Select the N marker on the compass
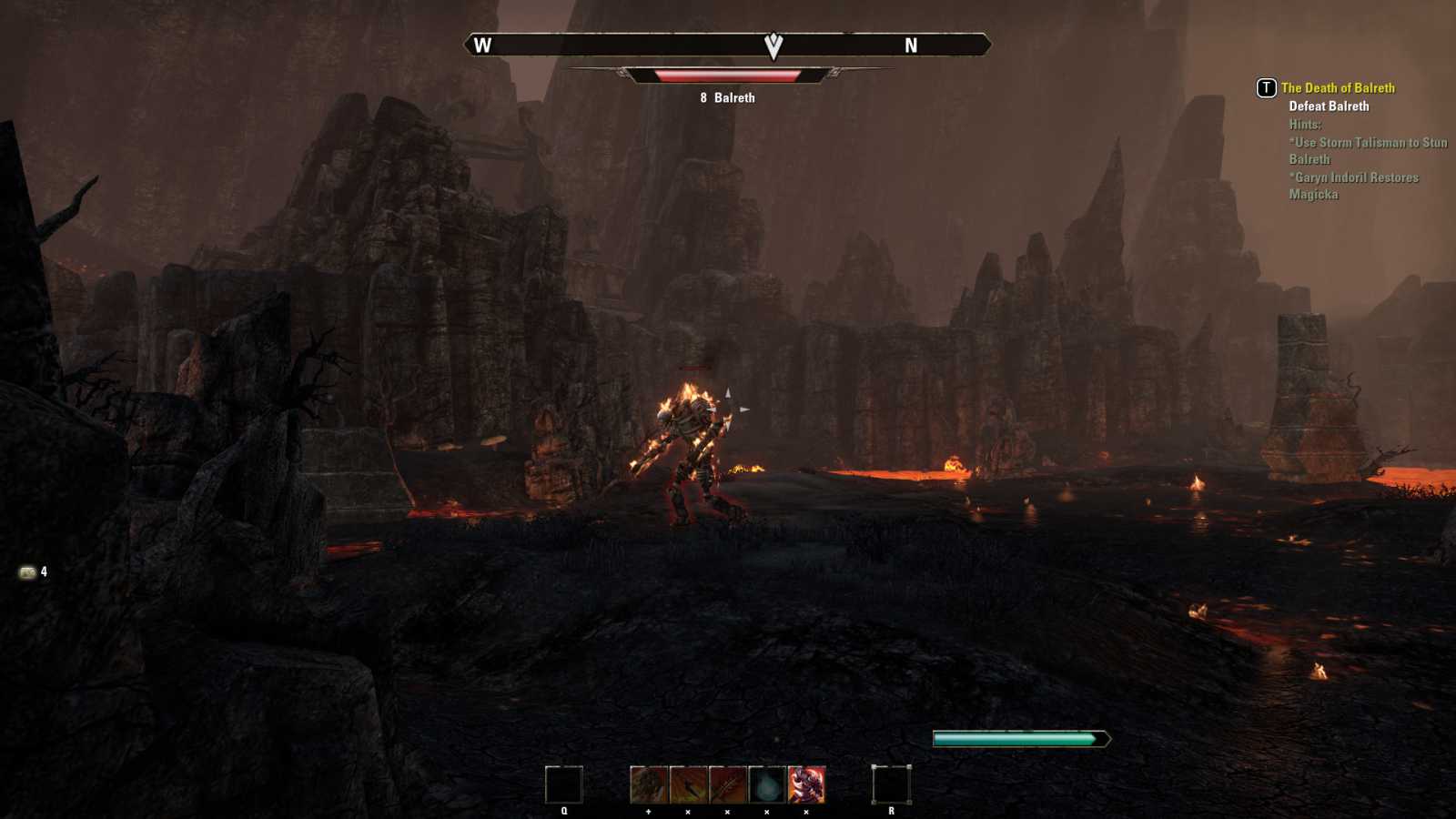The width and height of the screenshot is (1456, 819). coord(909,45)
